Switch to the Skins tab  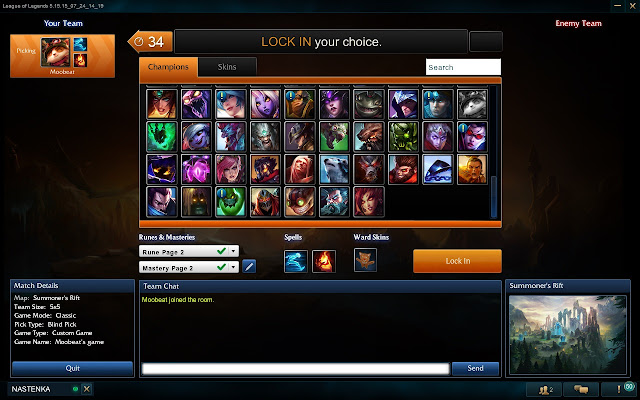click(225, 67)
